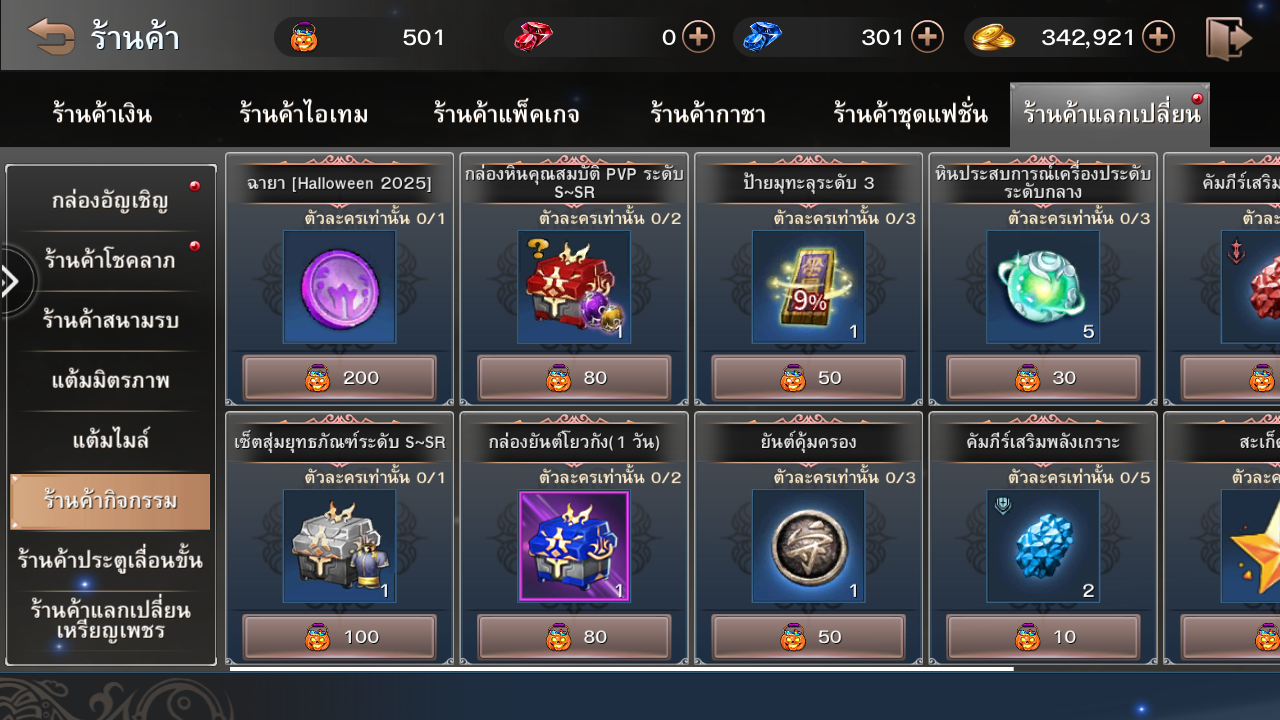Go back with the return arrow

click(51, 37)
